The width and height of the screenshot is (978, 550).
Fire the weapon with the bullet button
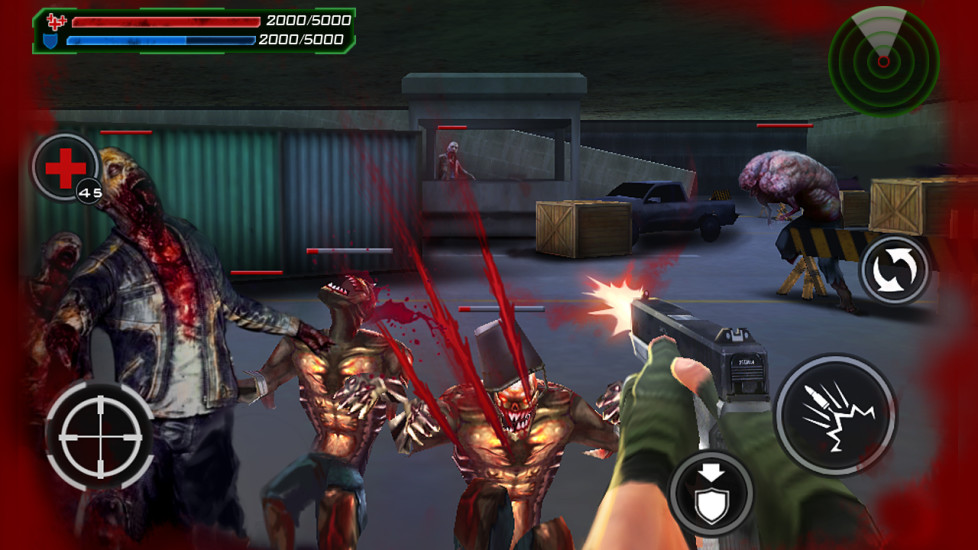[x=834, y=414]
